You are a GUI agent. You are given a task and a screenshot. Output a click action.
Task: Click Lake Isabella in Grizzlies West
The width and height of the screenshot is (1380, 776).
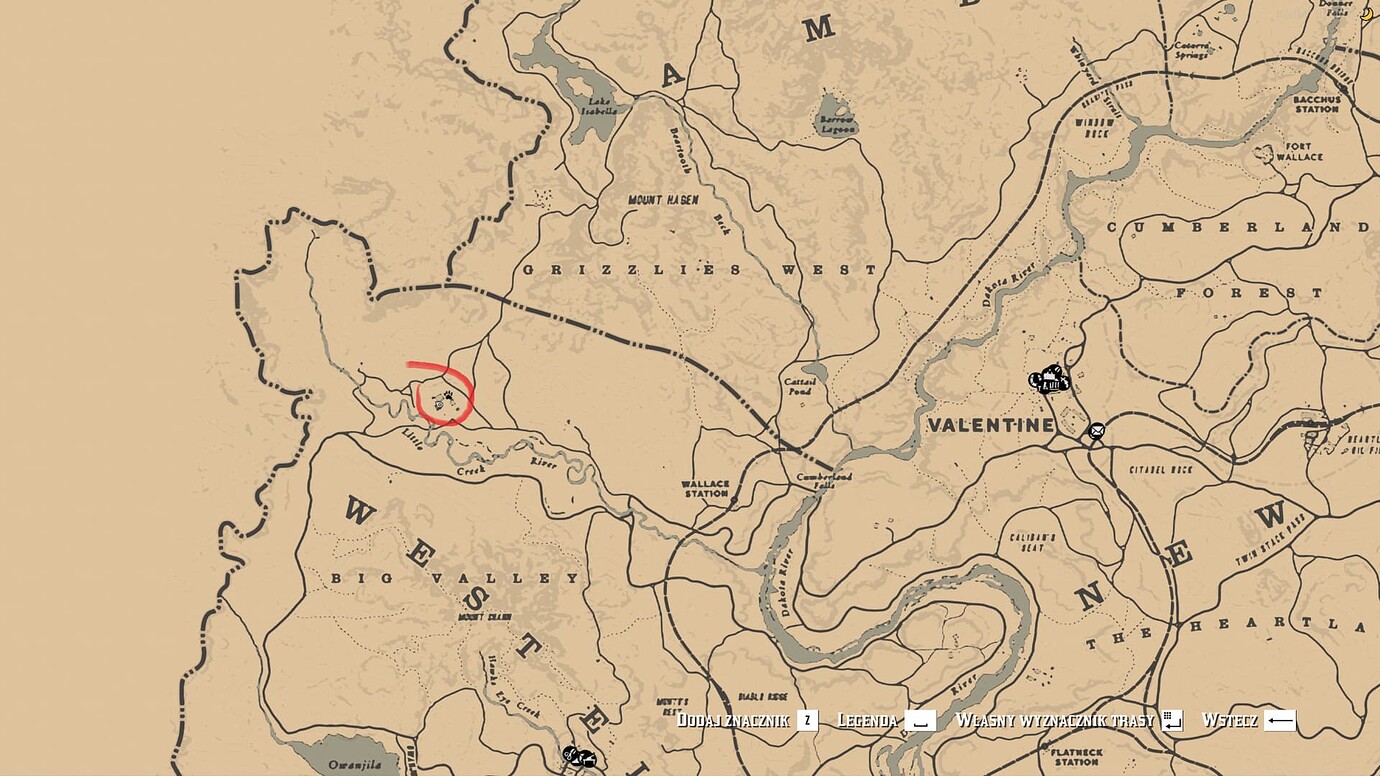click(601, 104)
